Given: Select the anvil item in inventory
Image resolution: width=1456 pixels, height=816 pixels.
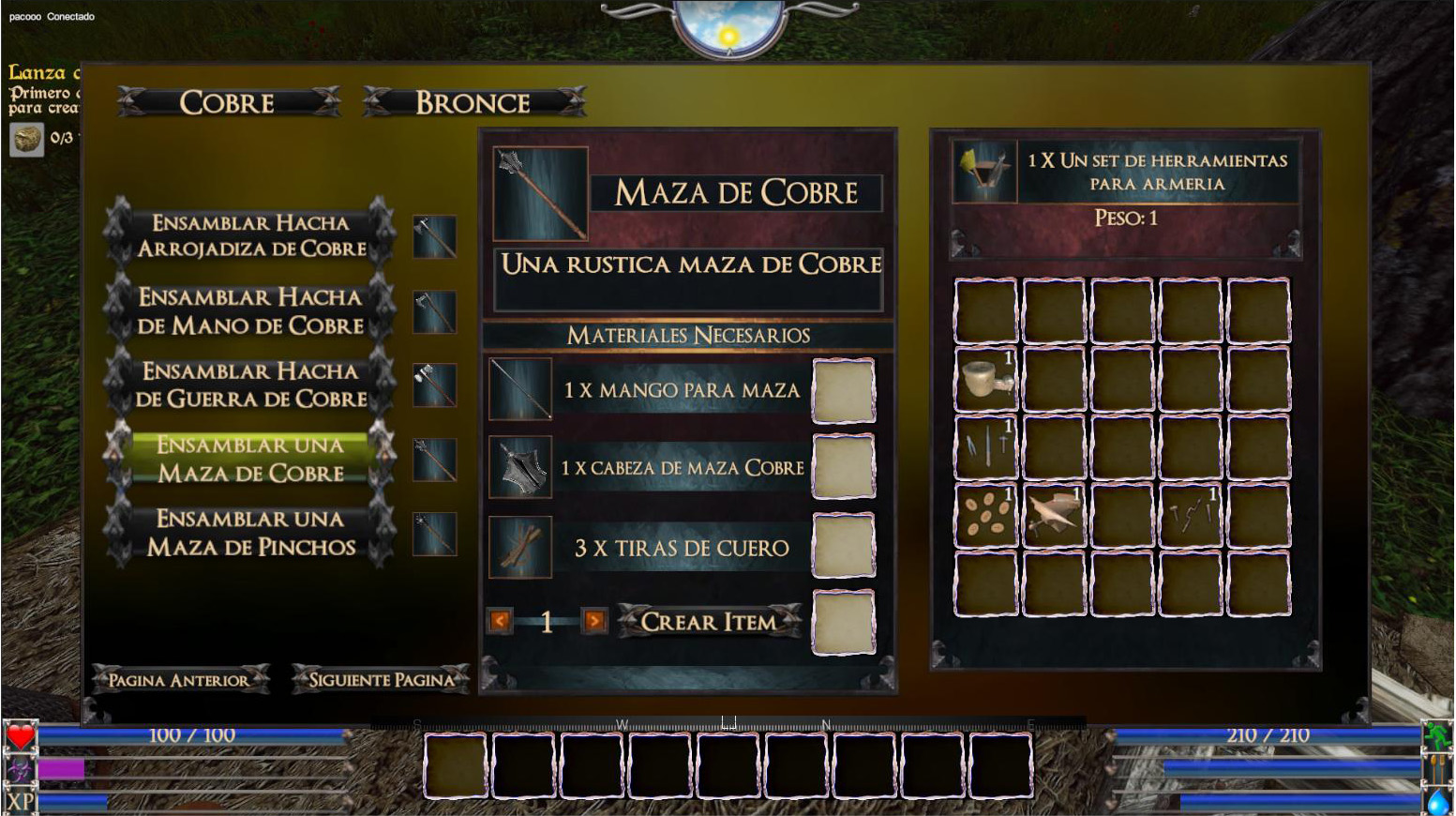Looking at the screenshot, I should pos(1054,515).
